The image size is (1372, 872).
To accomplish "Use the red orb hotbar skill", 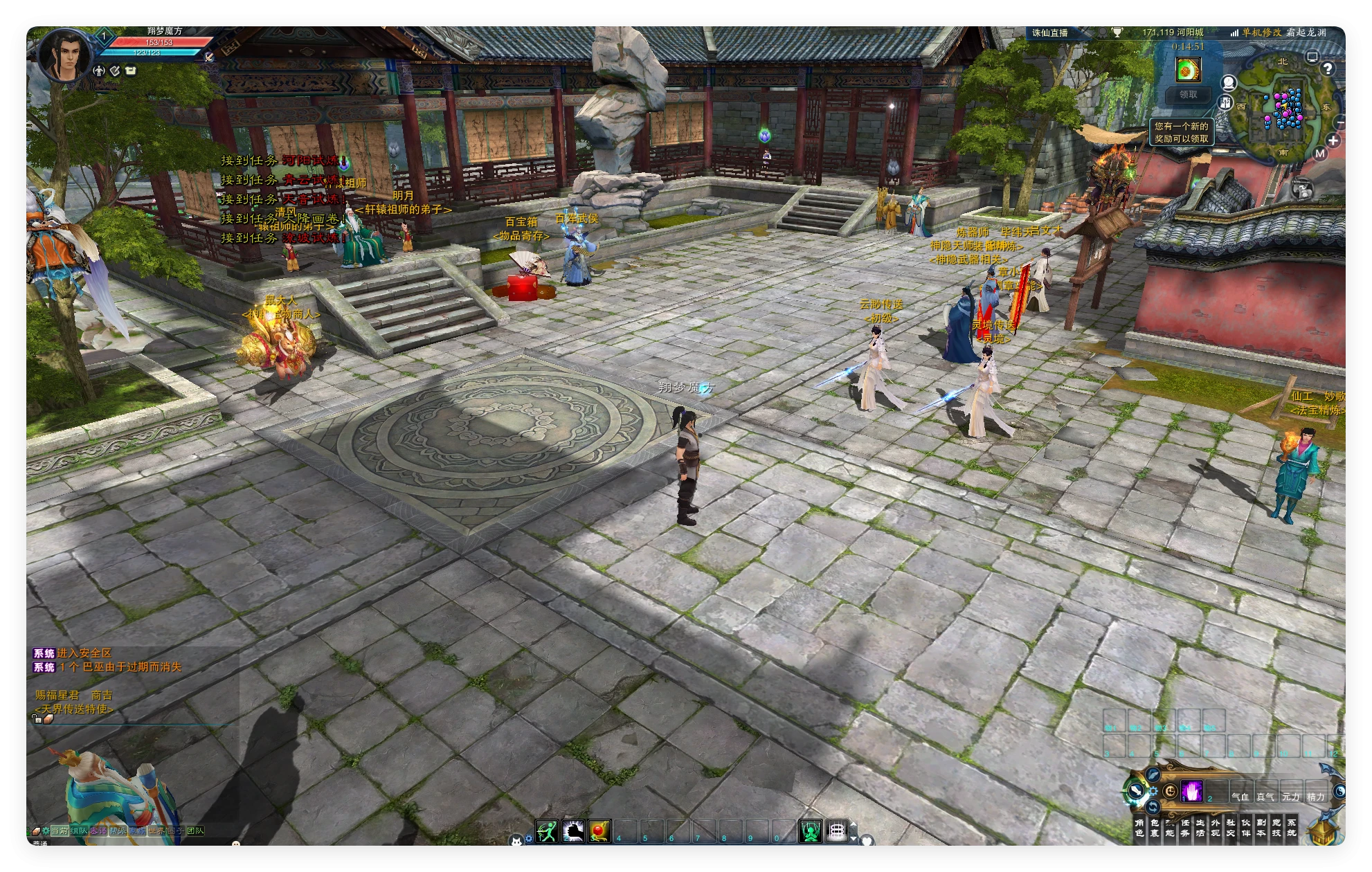I will 599,830.
